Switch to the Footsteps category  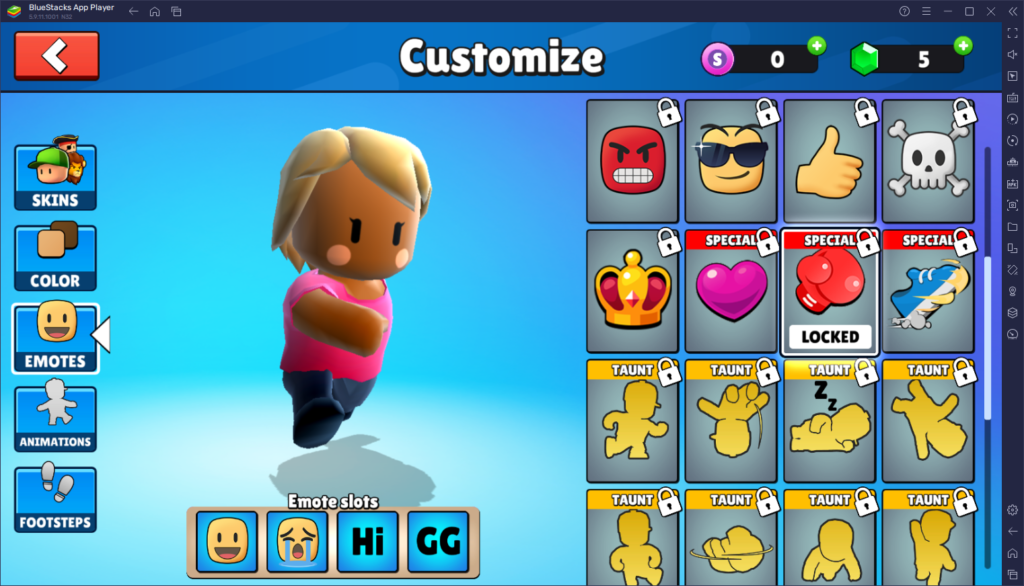(55, 499)
